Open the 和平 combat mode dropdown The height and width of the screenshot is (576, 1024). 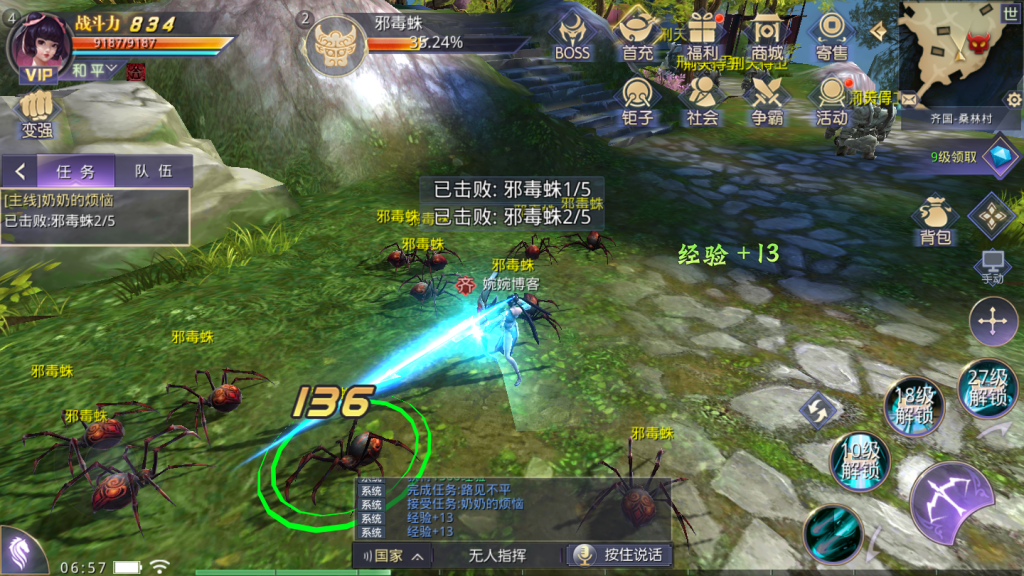coord(96,69)
